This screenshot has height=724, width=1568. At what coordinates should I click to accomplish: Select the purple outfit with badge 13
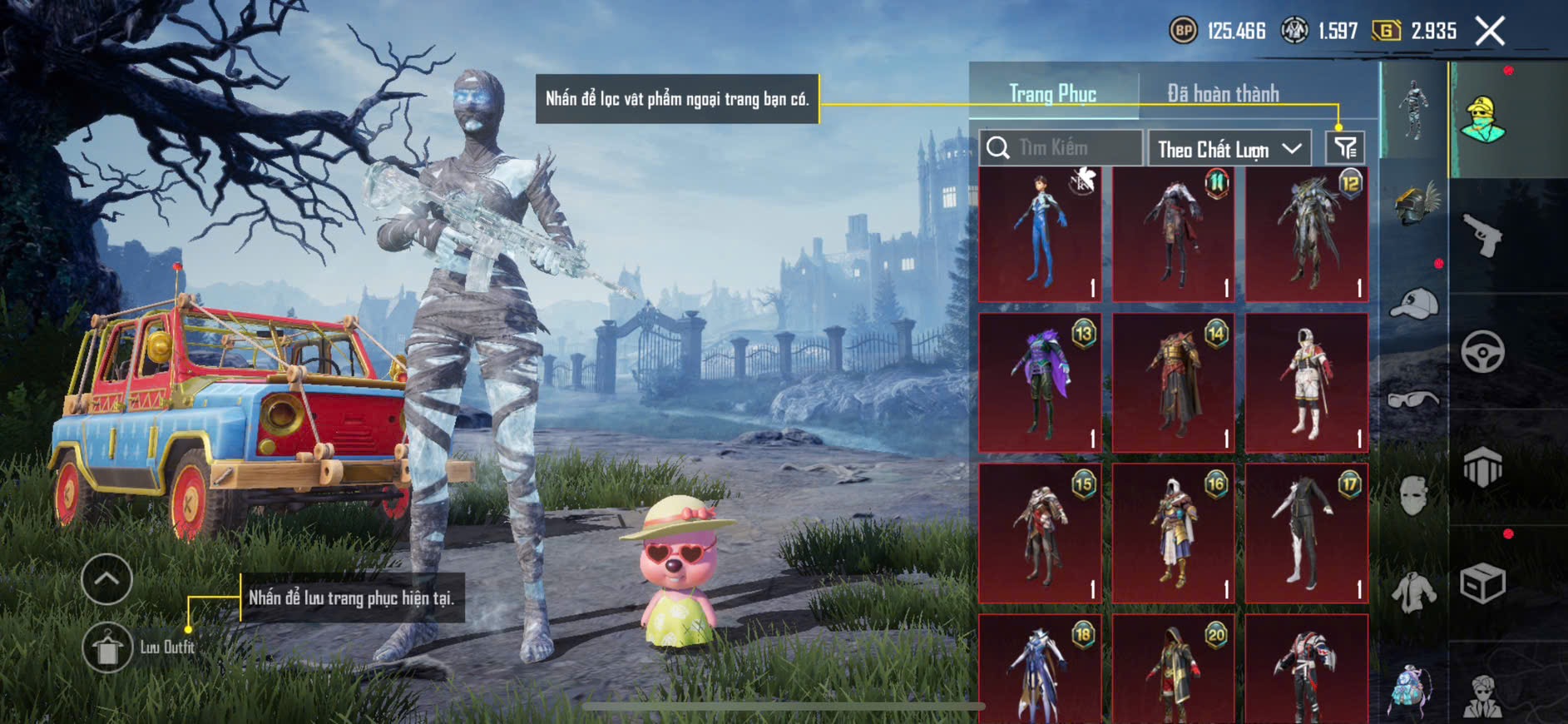tap(1040, 383)
